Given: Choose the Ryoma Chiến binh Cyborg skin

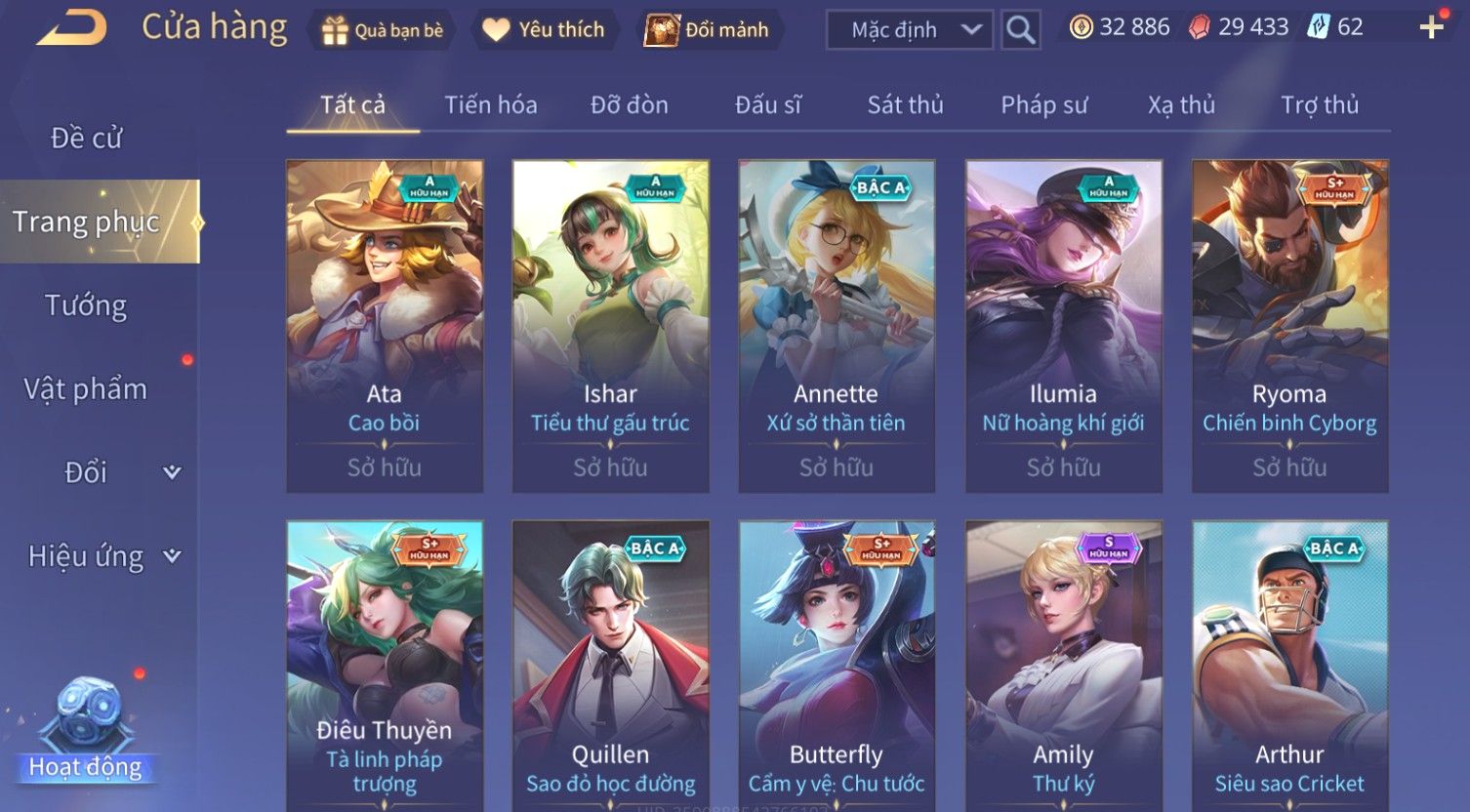Looking at the screenshot, I should coord(1289,326).
